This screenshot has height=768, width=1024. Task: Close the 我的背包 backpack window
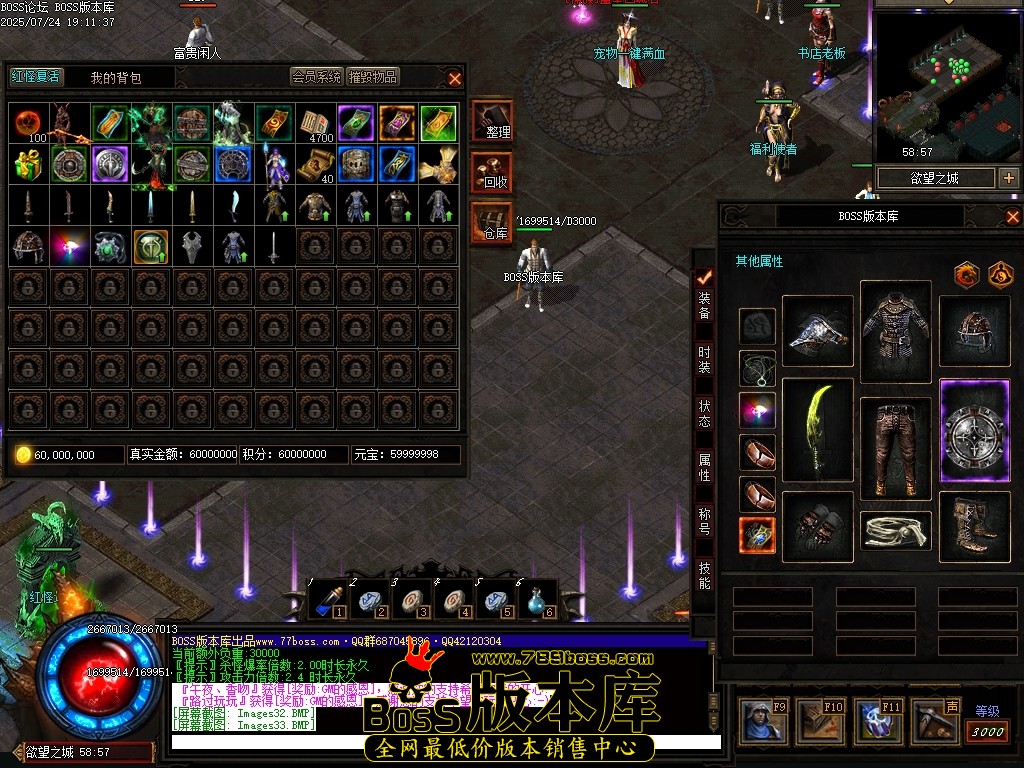point(455,78)
